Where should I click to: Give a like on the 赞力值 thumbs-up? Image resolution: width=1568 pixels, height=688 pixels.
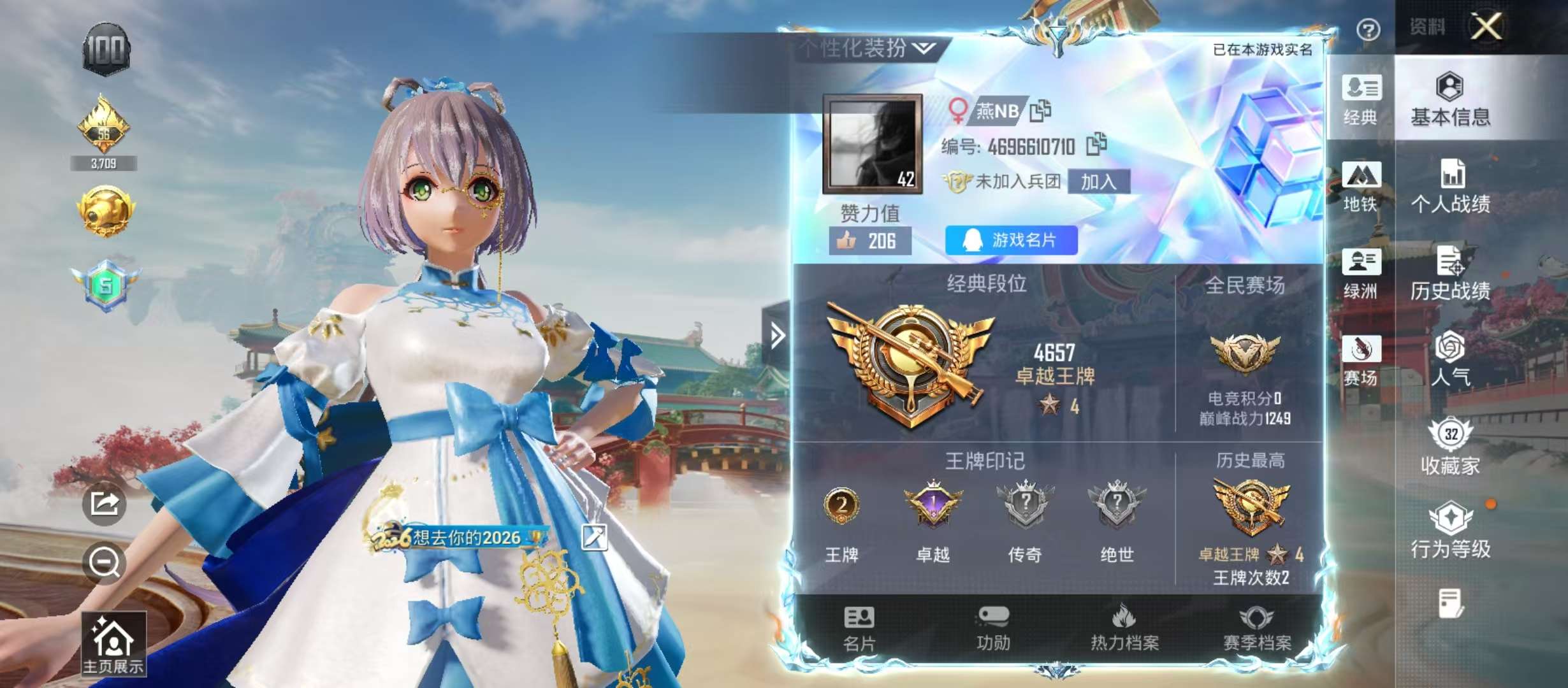coord(869,241)
